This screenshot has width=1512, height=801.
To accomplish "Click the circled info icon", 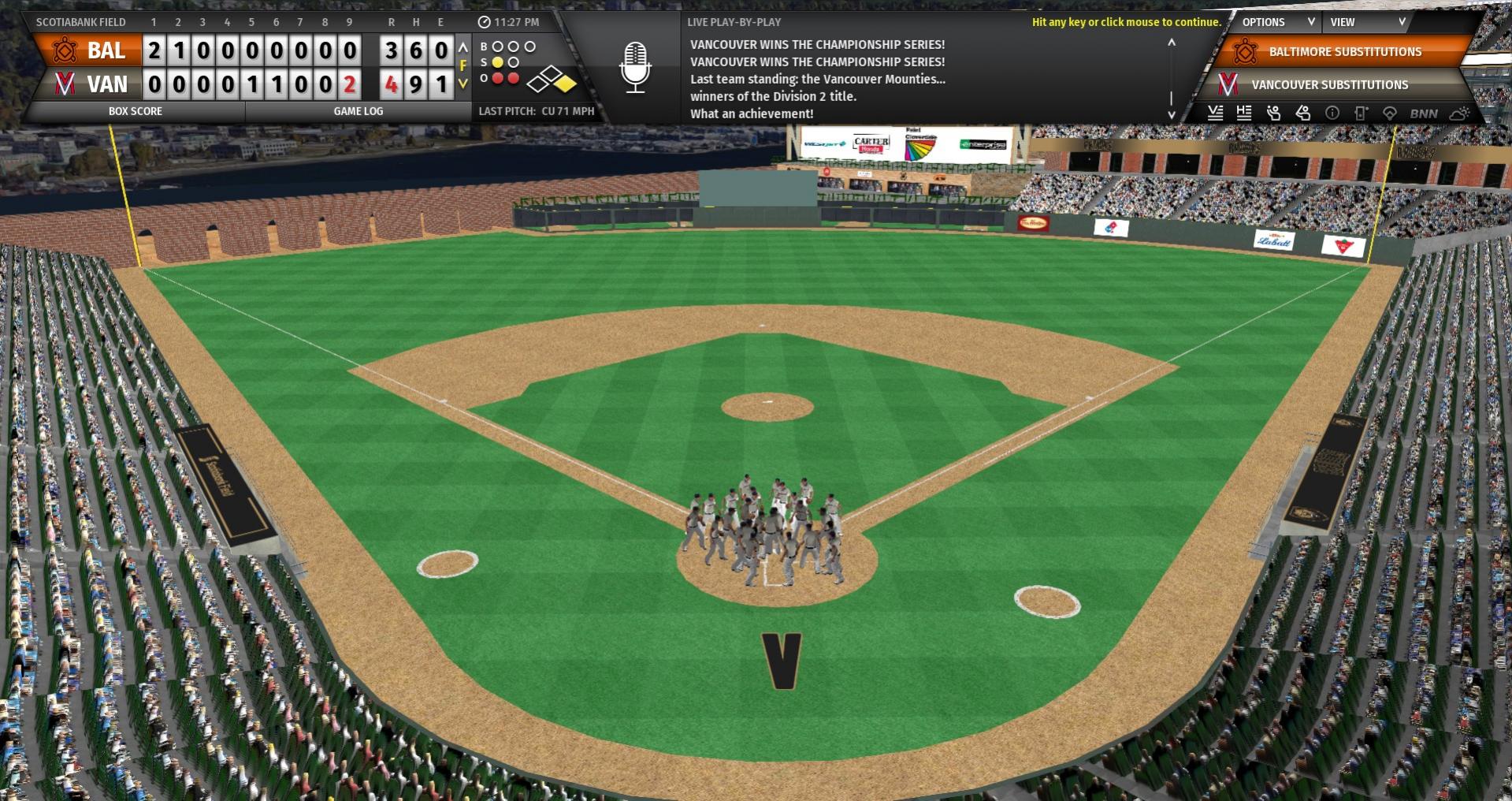I will click(1332, 114).
